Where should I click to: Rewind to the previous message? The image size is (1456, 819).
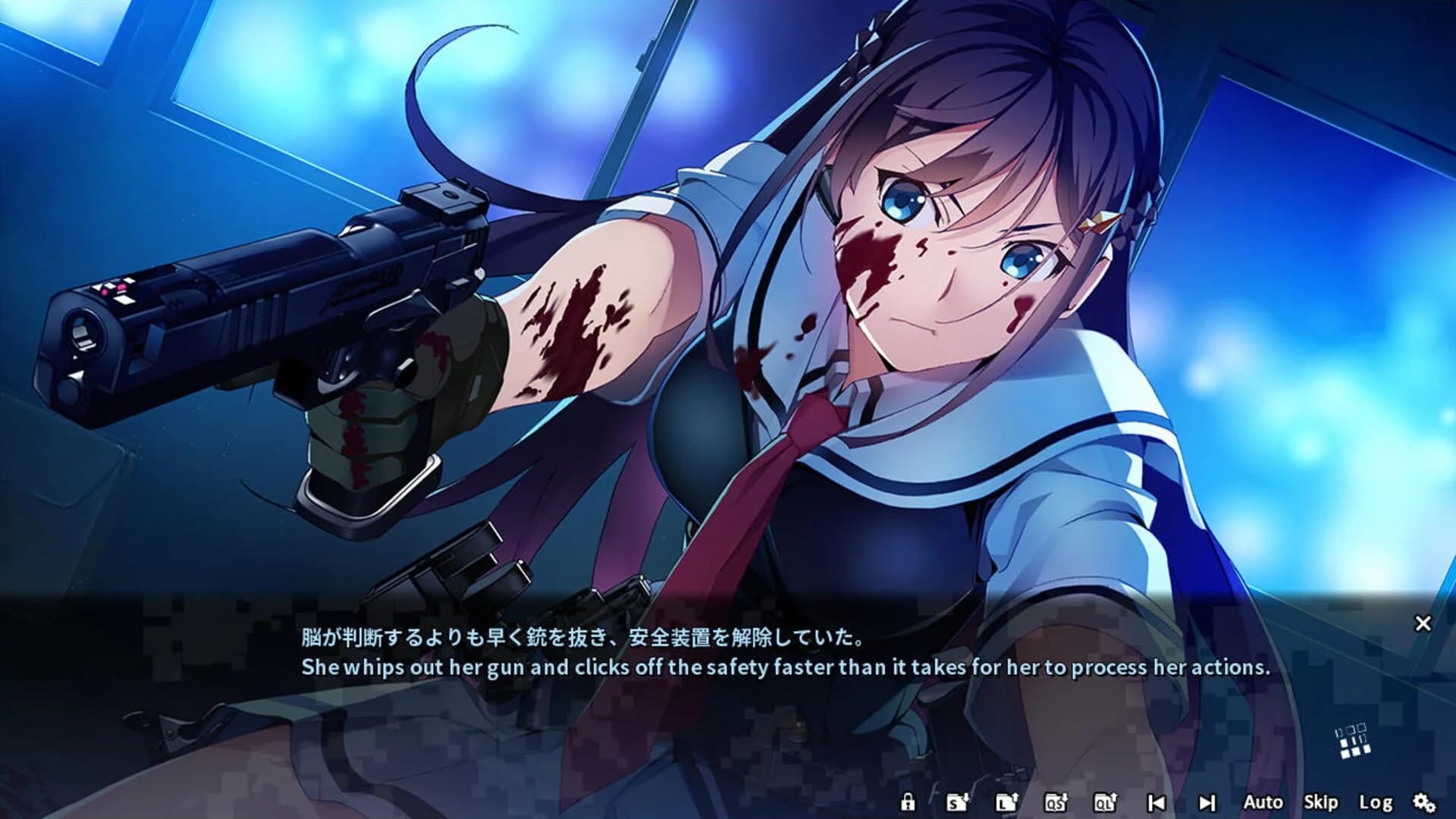(1156, 802)
